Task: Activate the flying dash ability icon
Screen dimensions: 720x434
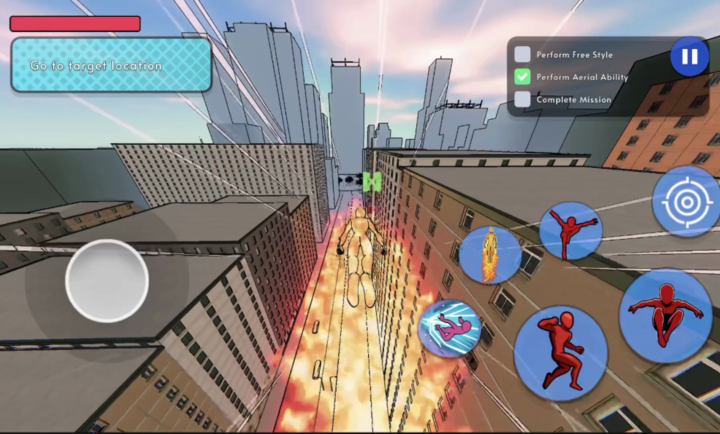Action: pyautogui.click(x=449, y=329)
